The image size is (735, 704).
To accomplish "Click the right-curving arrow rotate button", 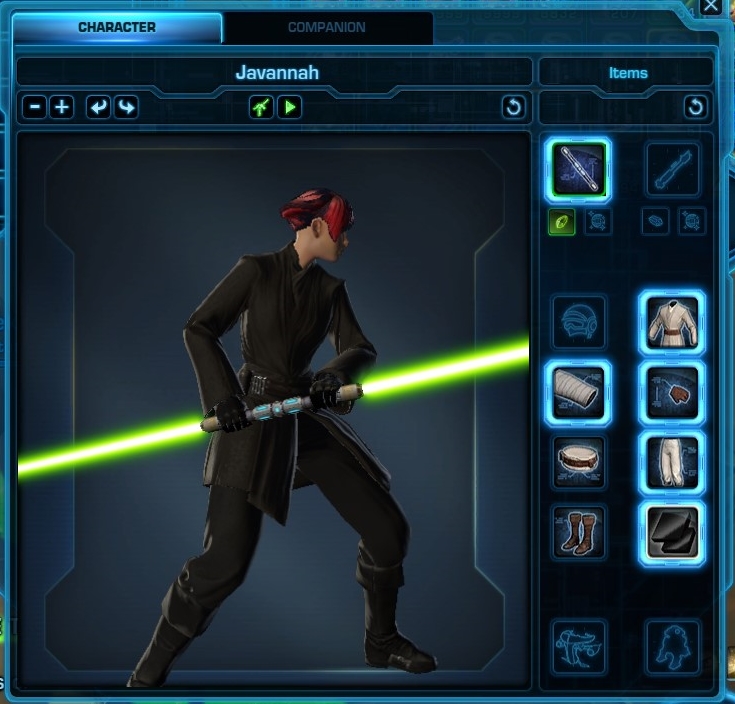I will tap(125, 106).
